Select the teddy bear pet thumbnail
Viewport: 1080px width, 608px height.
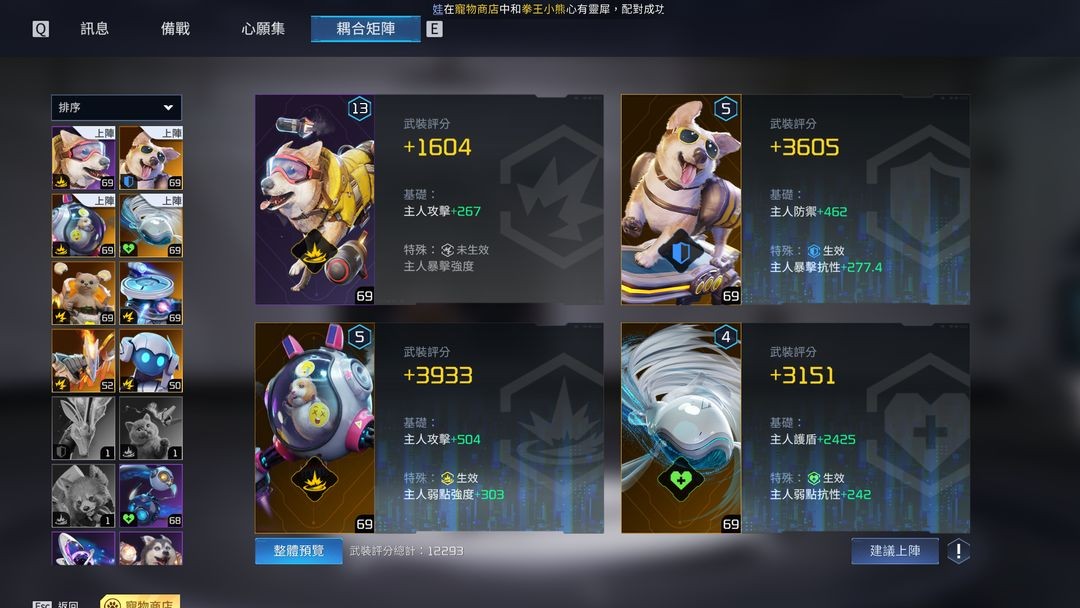click(x=84, y=293)
